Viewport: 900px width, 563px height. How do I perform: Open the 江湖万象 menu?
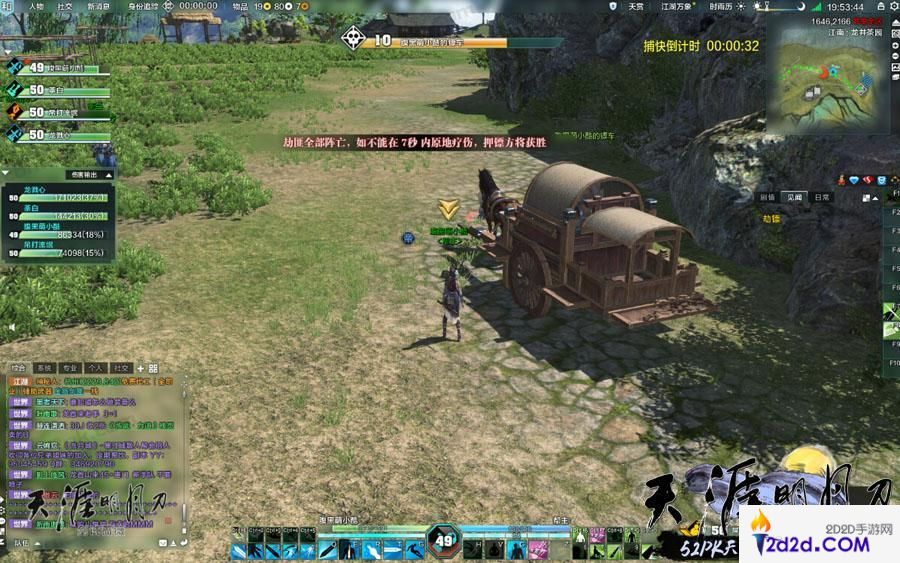676,6
